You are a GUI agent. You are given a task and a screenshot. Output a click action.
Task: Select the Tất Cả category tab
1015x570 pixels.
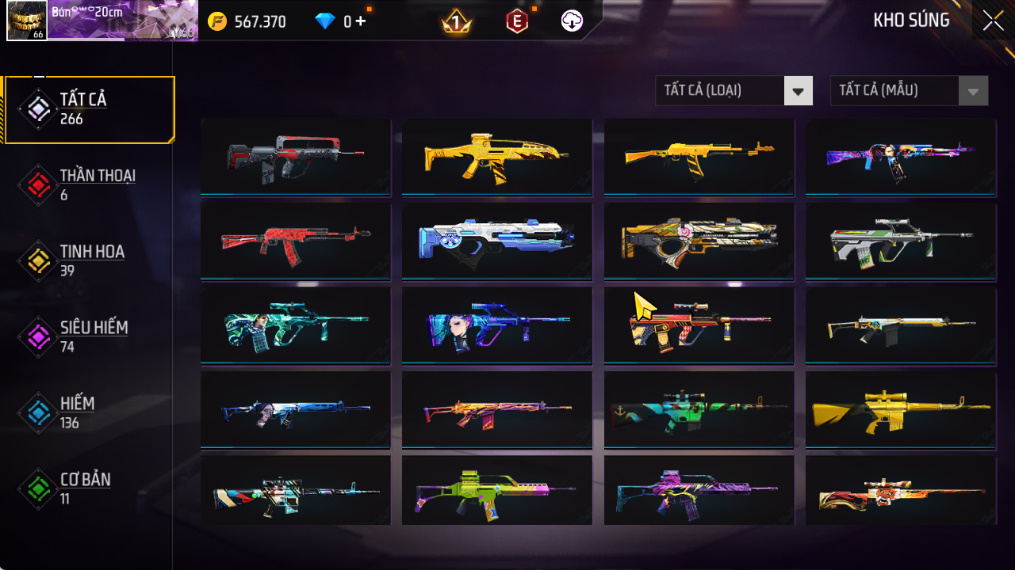pos(88,108)
